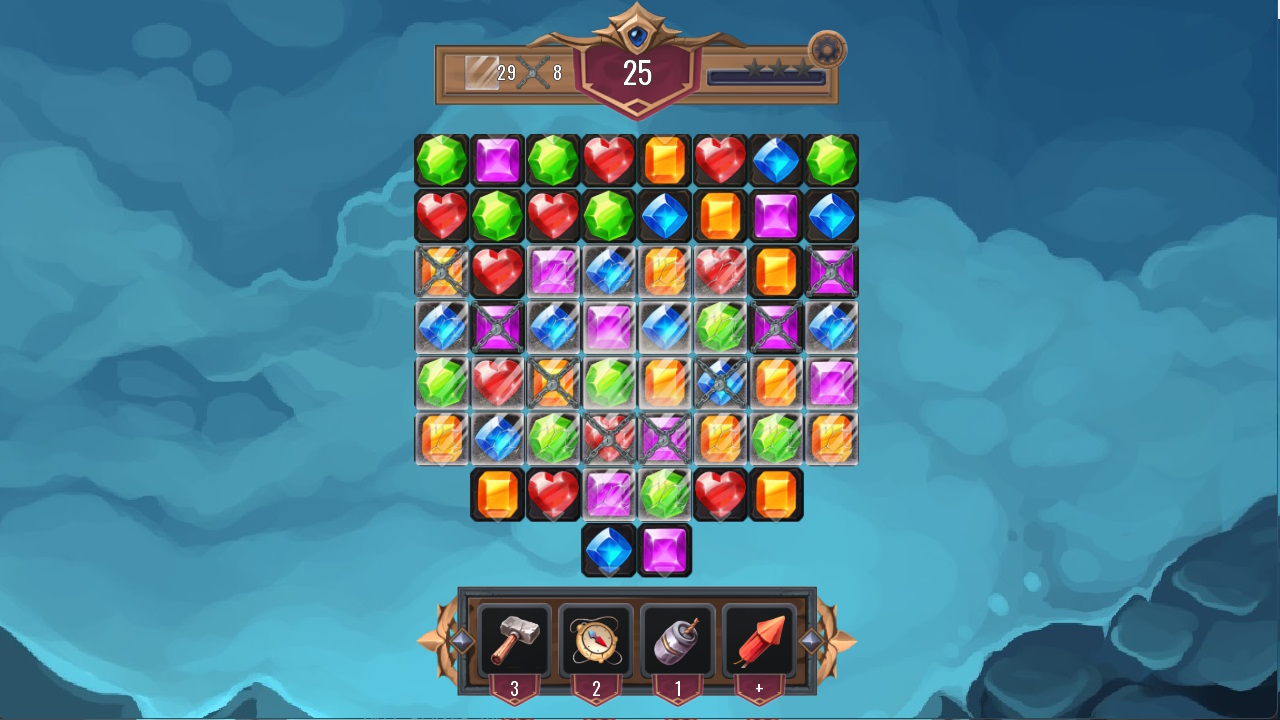1280x720 pixels.
Task: Select the green gem in the top-left corner
Action: (x=441, y=158)
